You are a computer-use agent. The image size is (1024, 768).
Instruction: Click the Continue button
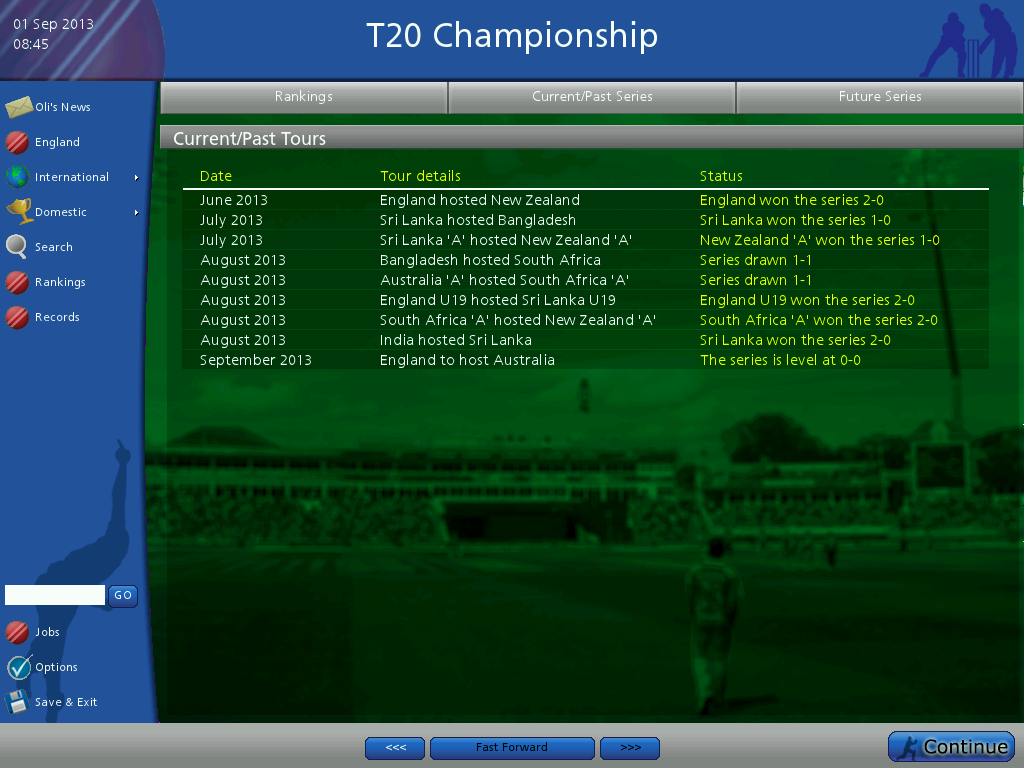pyautogui.click(x=951, y=747)
